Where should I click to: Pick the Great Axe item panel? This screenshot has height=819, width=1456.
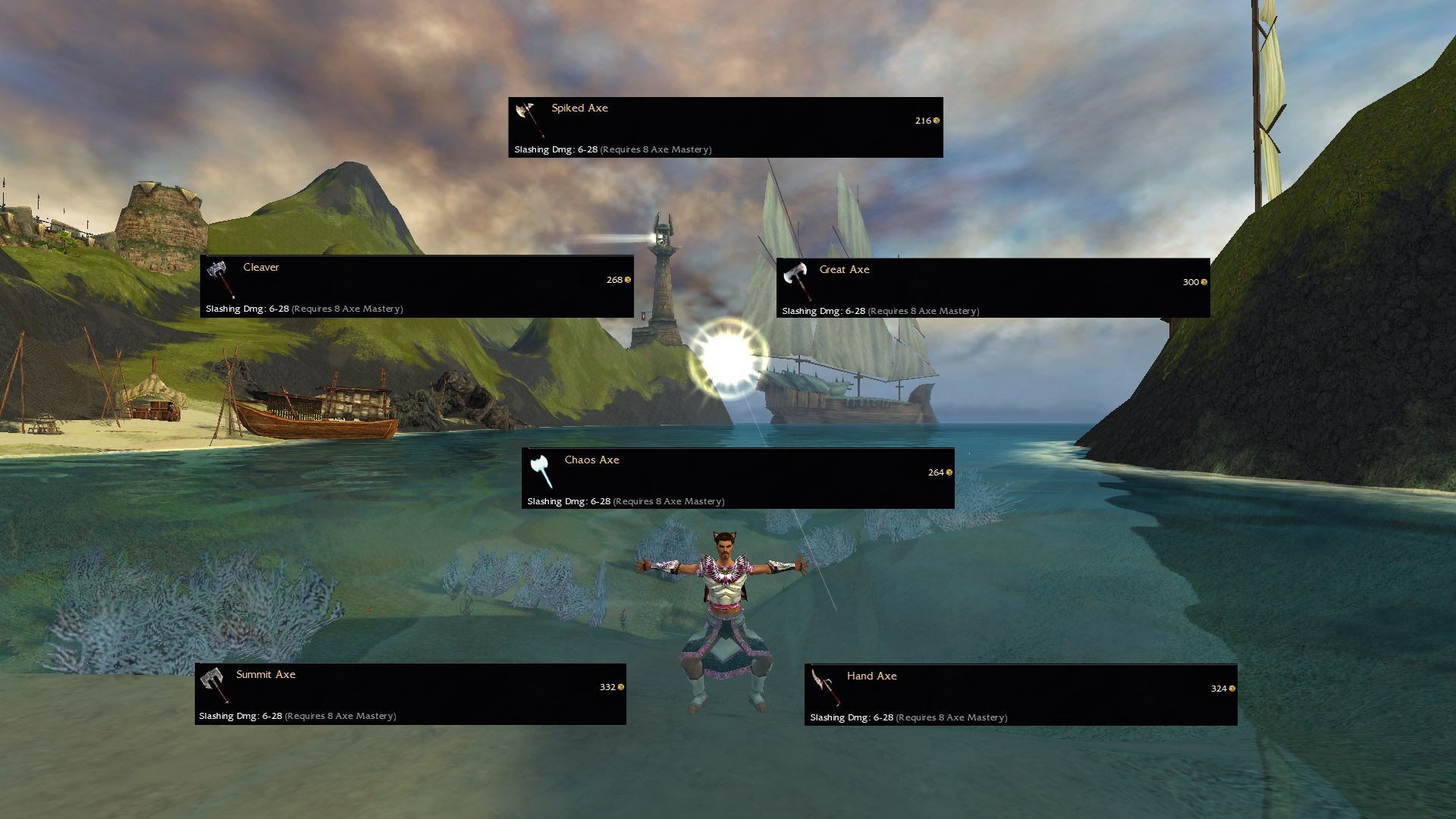coord(993,288)
